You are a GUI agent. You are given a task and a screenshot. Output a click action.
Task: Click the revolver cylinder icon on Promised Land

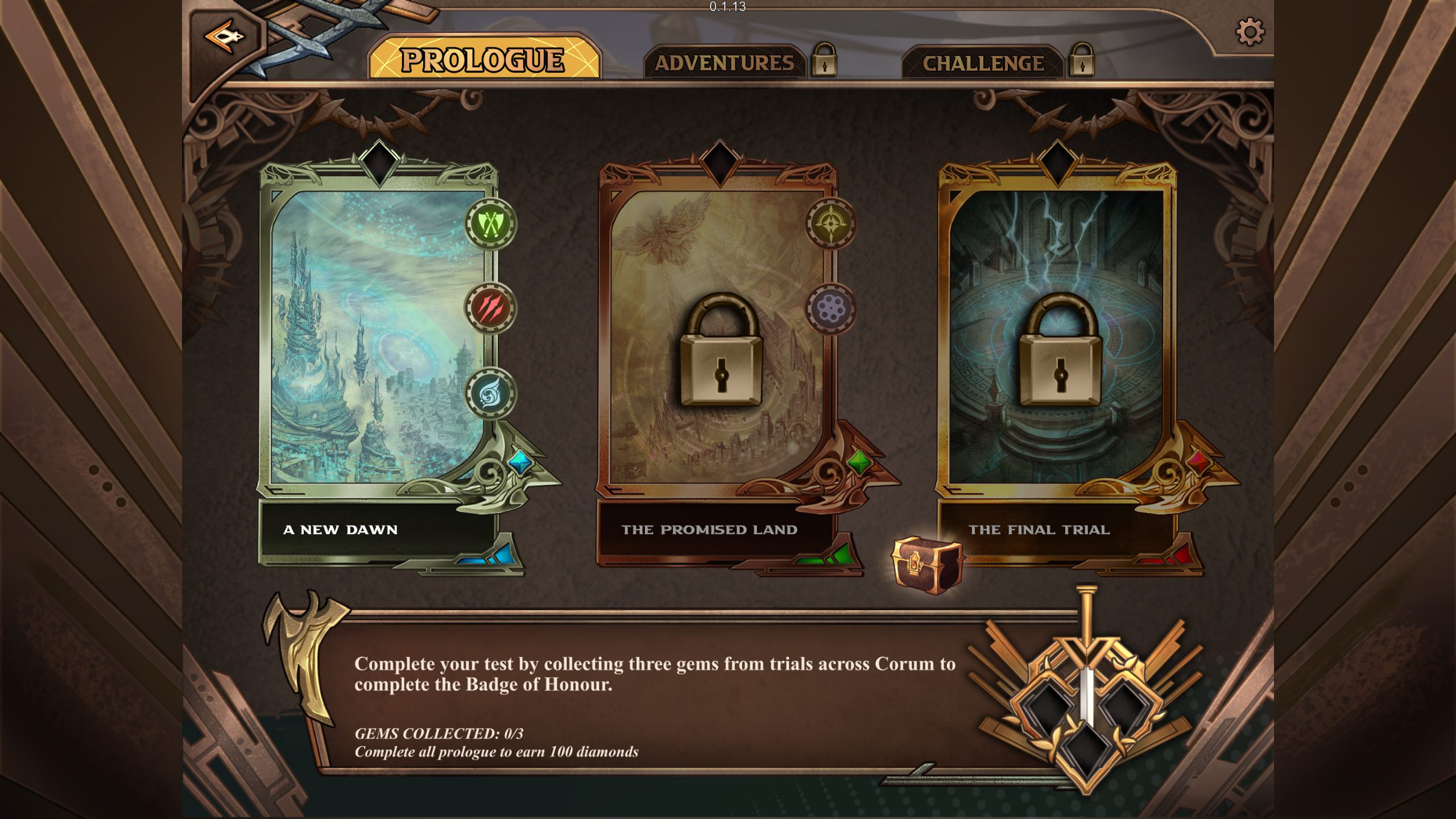tap(830, 309)
